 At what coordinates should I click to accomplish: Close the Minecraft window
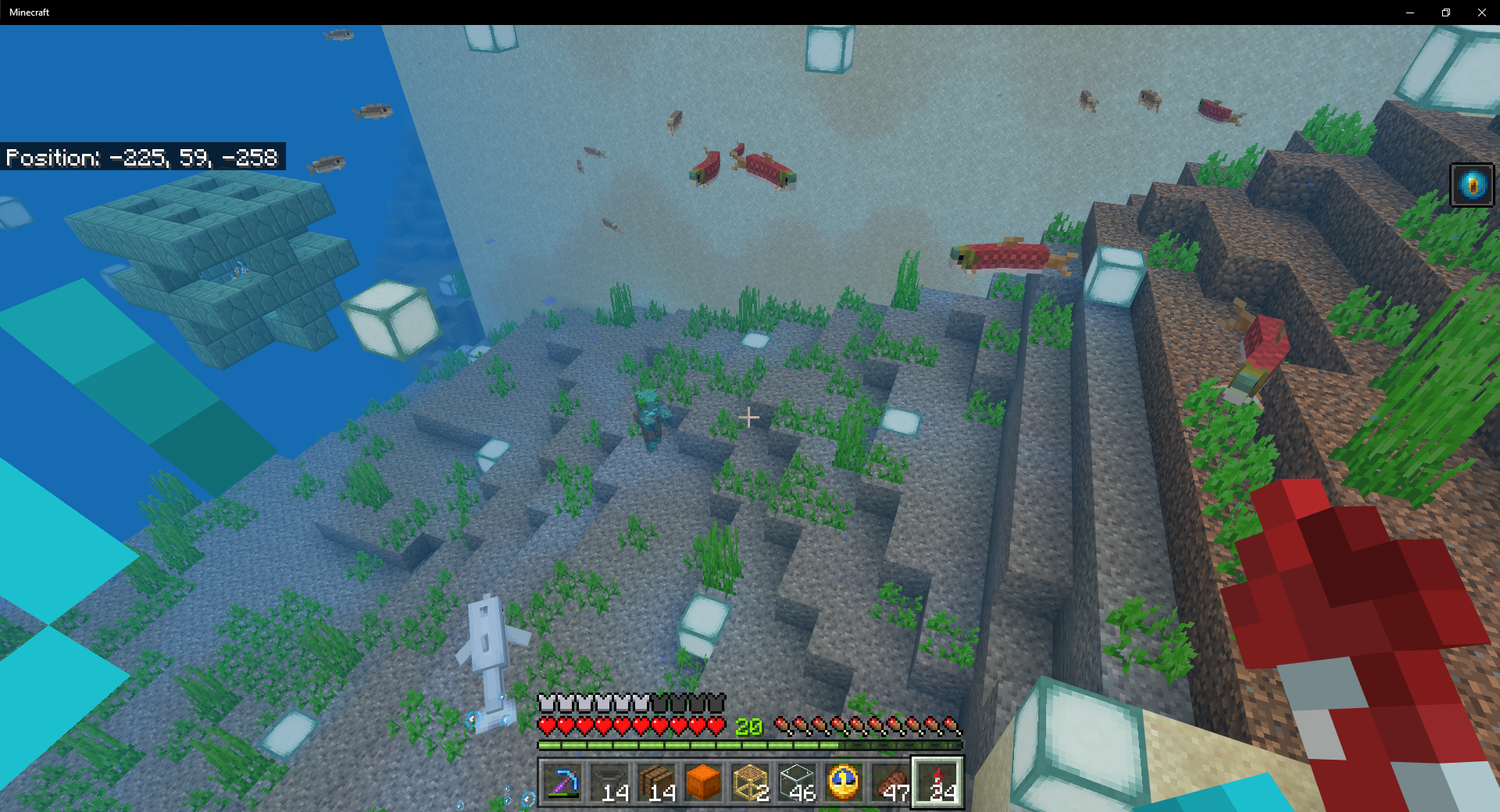pos(1482,12)
